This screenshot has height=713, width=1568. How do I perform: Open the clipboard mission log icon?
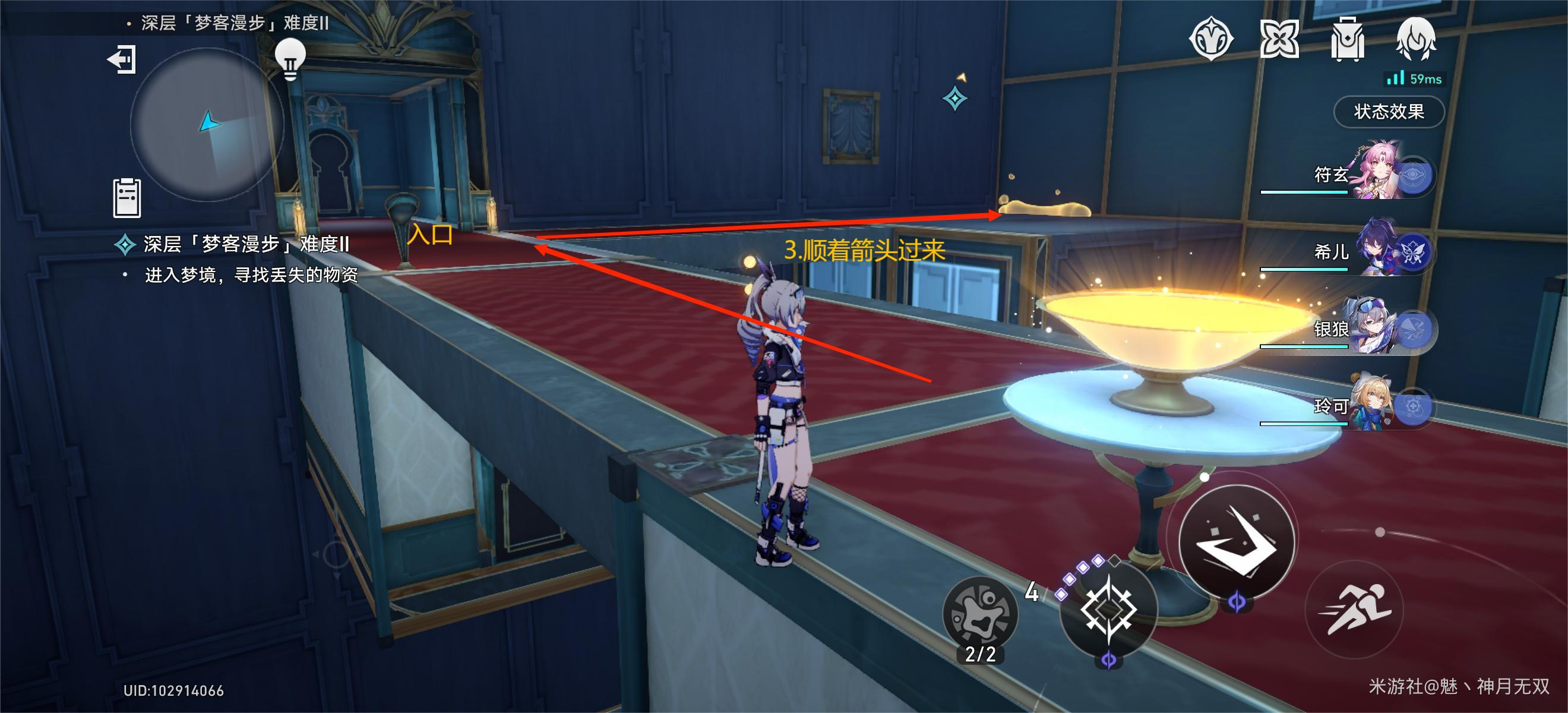(x=127, y=198)
